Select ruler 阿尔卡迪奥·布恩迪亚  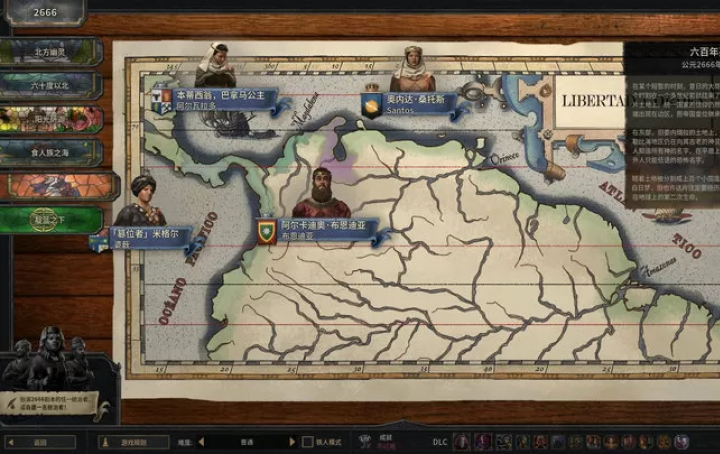tap(322, 229)
